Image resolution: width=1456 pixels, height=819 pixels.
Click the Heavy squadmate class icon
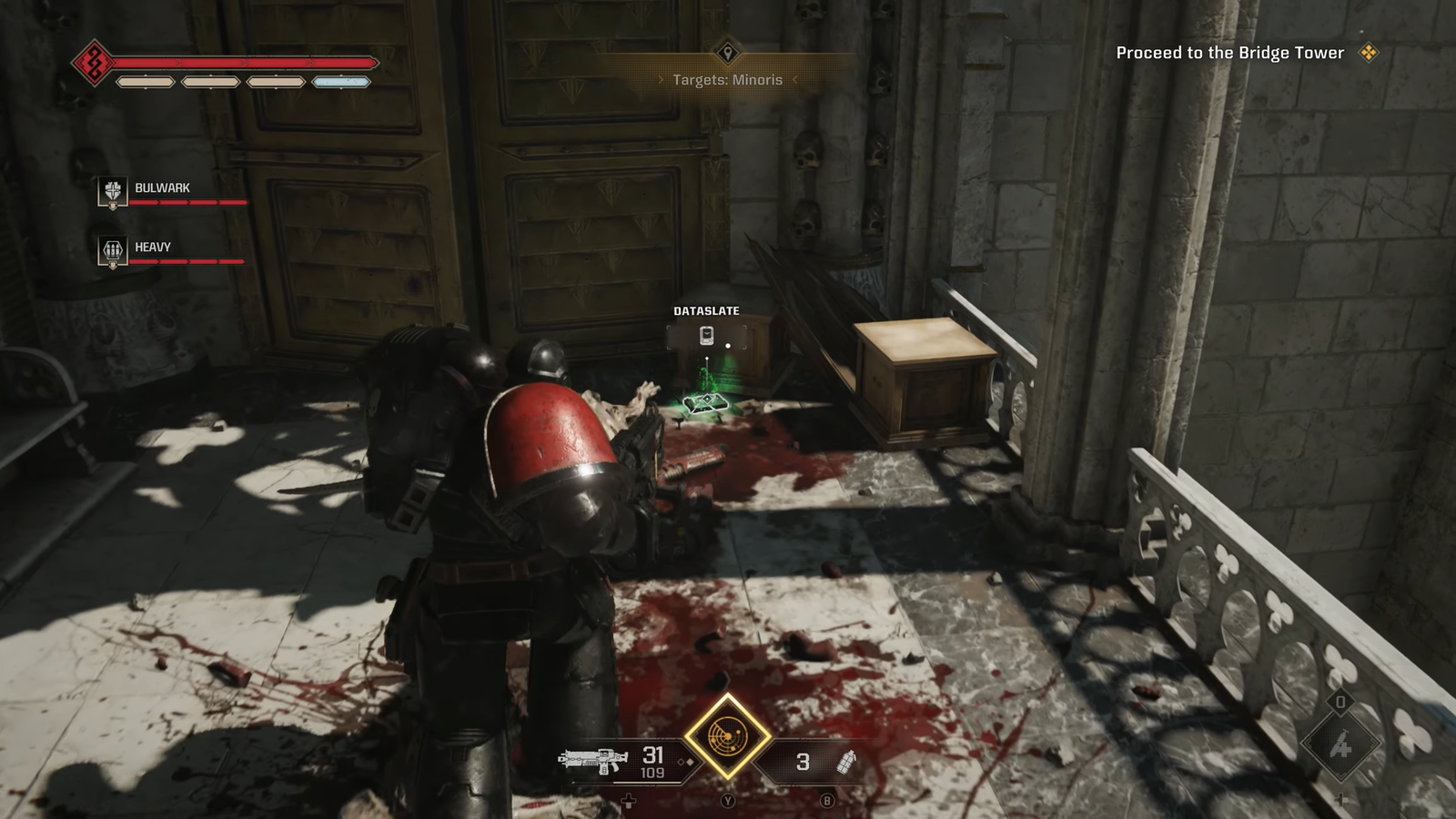tap(113, 250)
